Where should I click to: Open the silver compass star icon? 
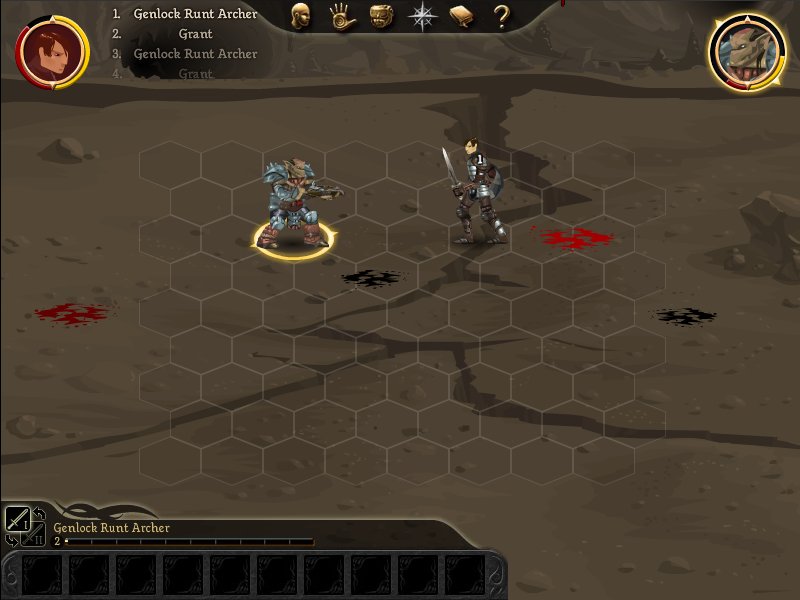tap(422, 15)
